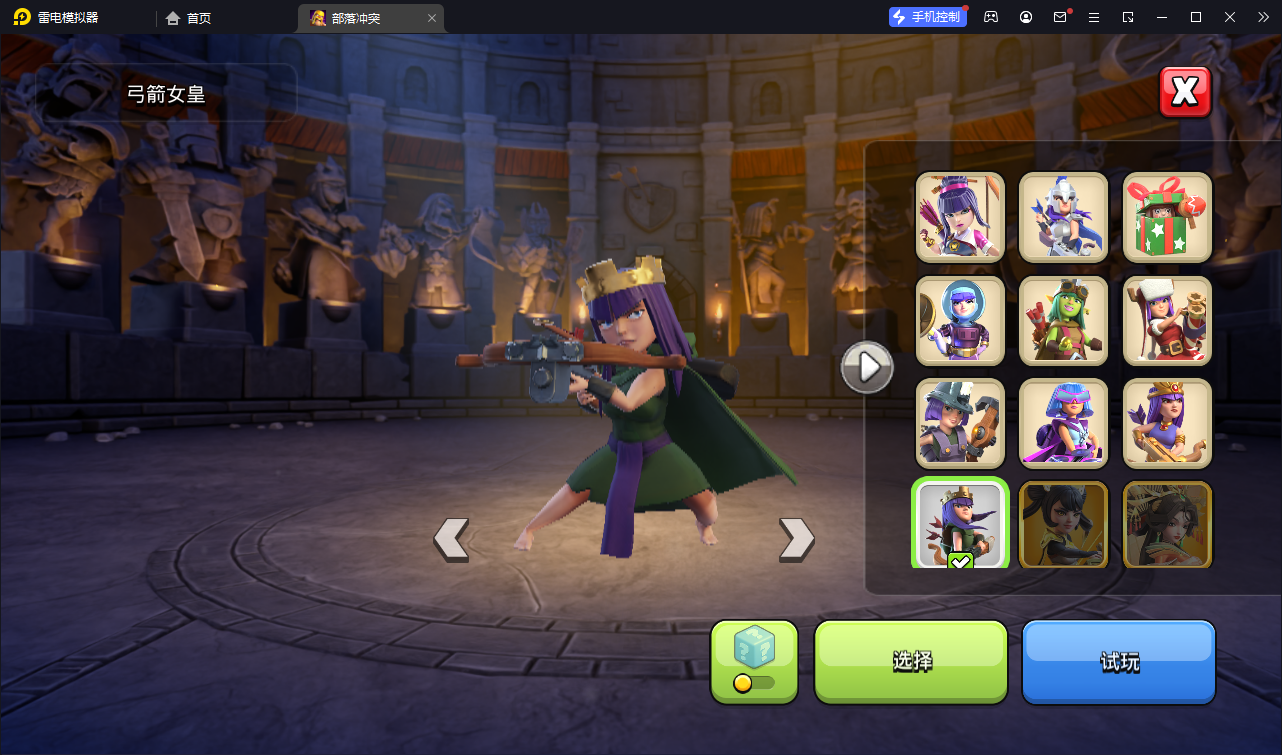Collapse the skin panel with round arrow
The height and width of the screenshot is (755, 1282).
tap(866, 368)
